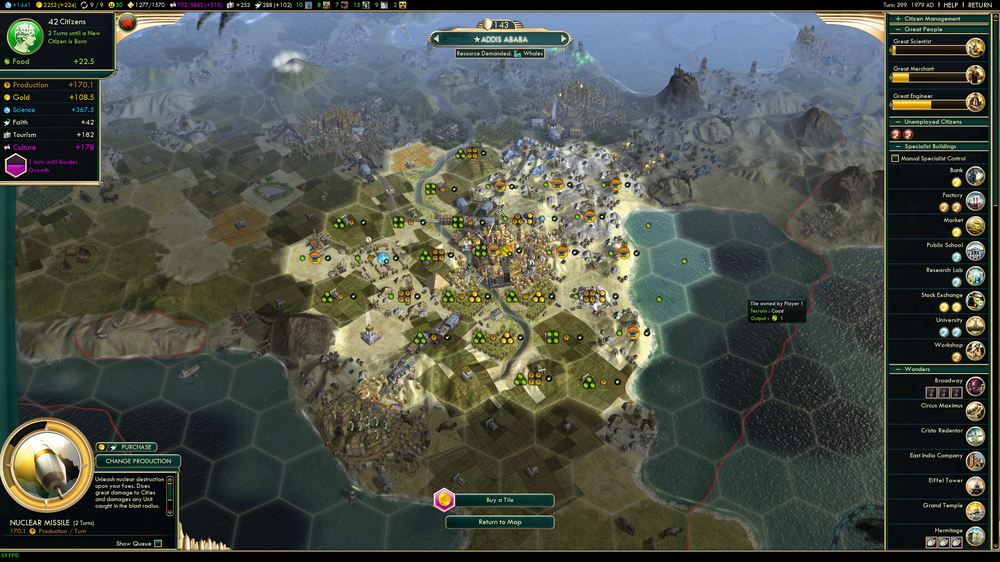
Task: Go to the next city arrow
Action: pos(563,40)
